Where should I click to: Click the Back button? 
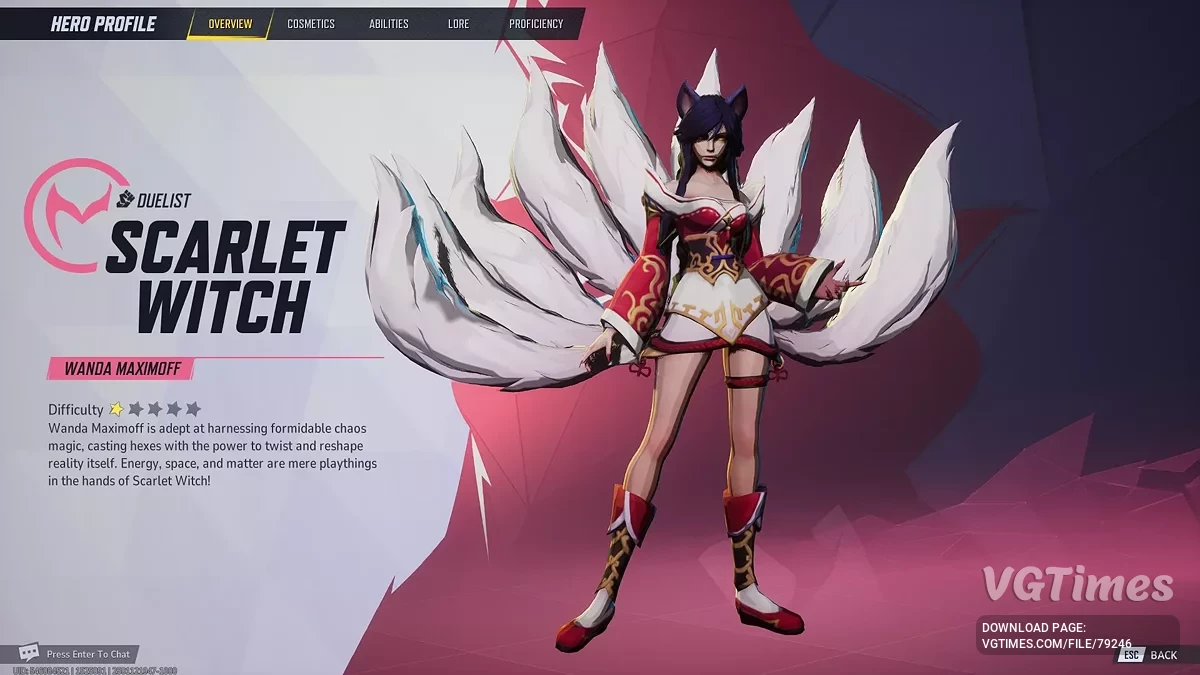click(x=1162, y=655)
